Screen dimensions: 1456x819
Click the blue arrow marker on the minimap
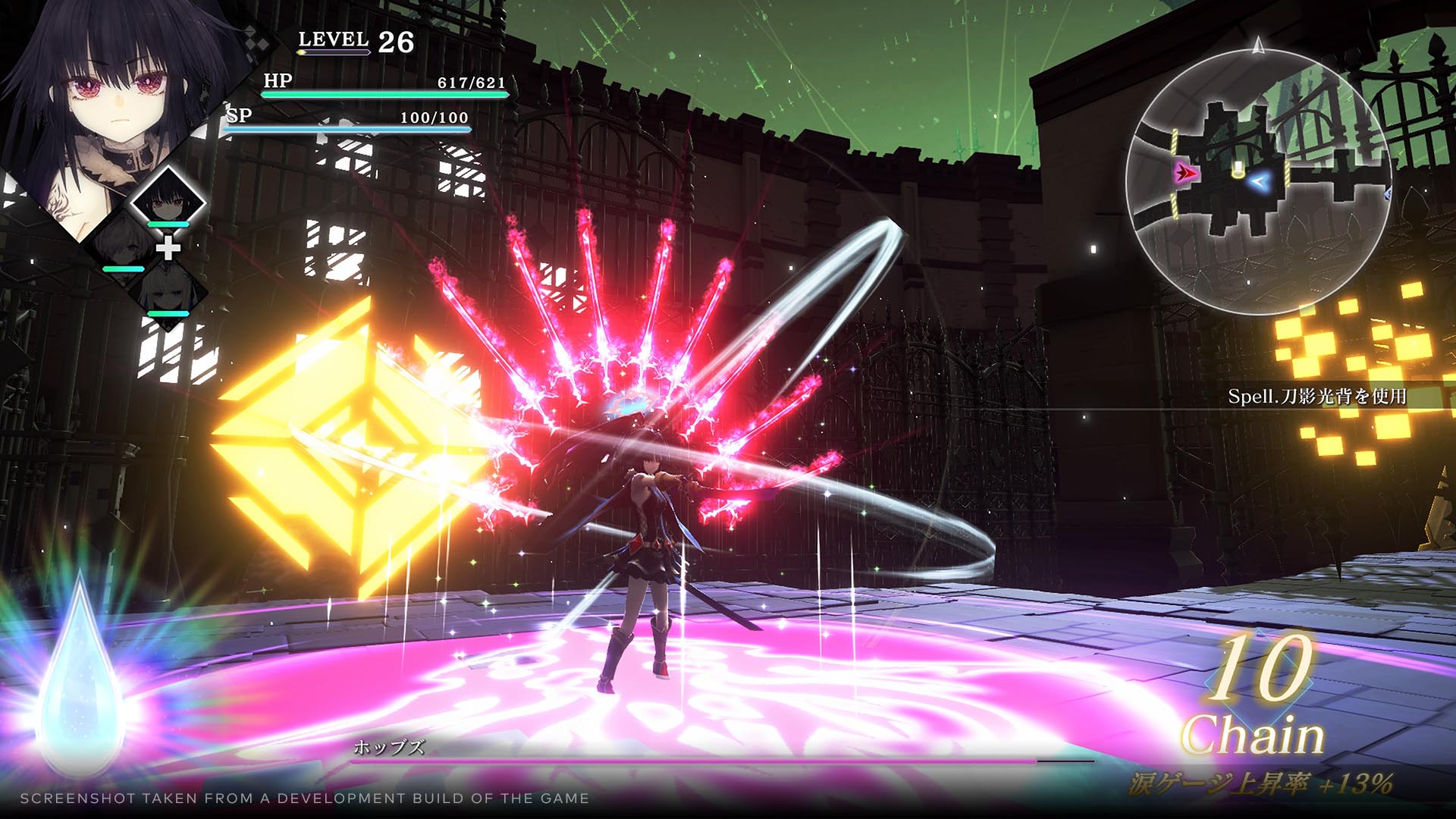point(1257,180)
